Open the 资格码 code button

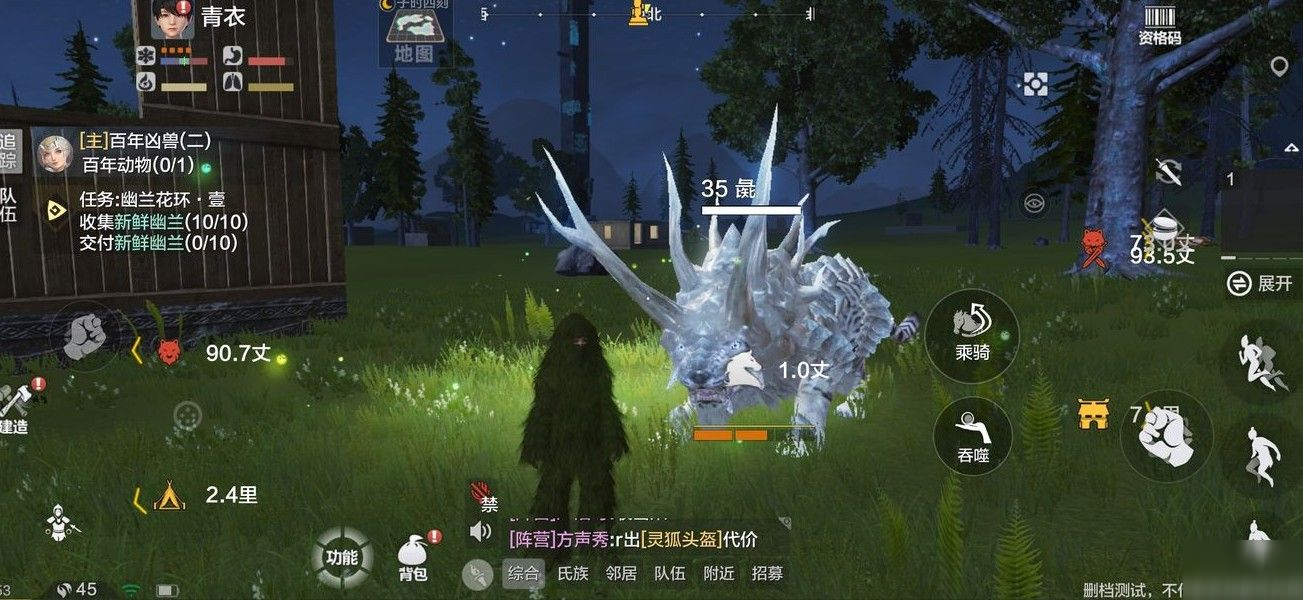1159,25
